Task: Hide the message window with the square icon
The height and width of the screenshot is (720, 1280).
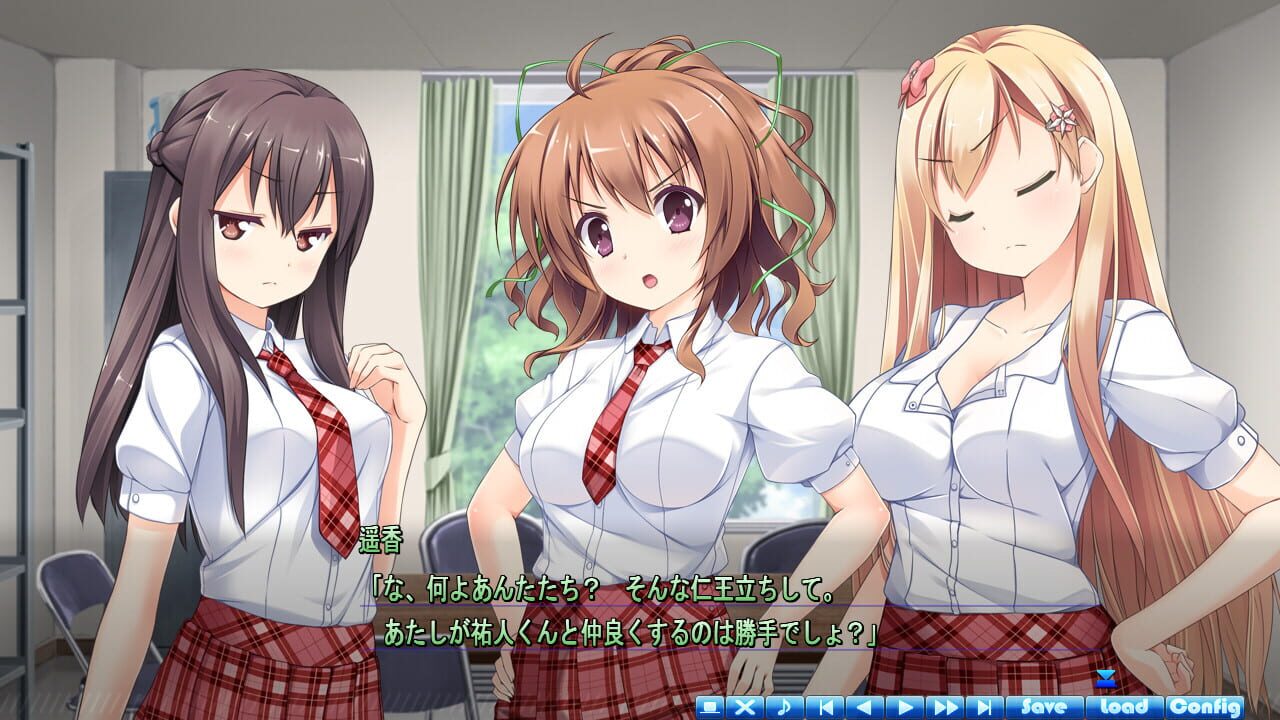Action: (710, 707)
